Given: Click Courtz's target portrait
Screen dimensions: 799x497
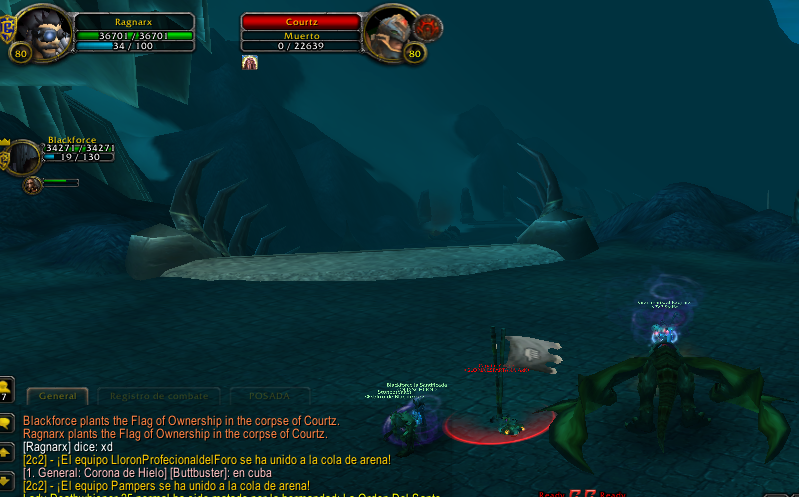Looking at the screenshot, I should pos(390,33).
